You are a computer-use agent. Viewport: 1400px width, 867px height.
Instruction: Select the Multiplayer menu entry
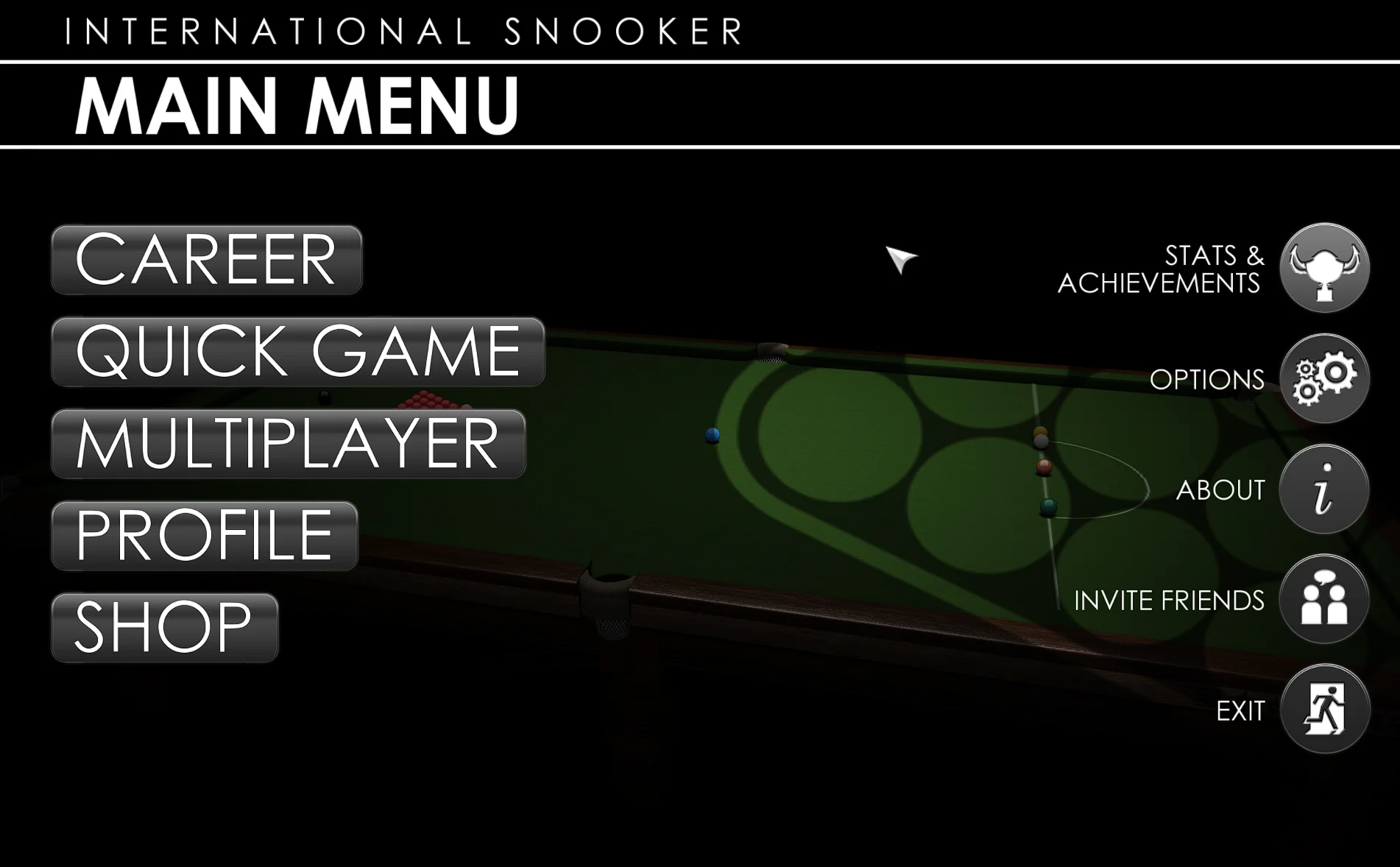(x=289, y=444)
